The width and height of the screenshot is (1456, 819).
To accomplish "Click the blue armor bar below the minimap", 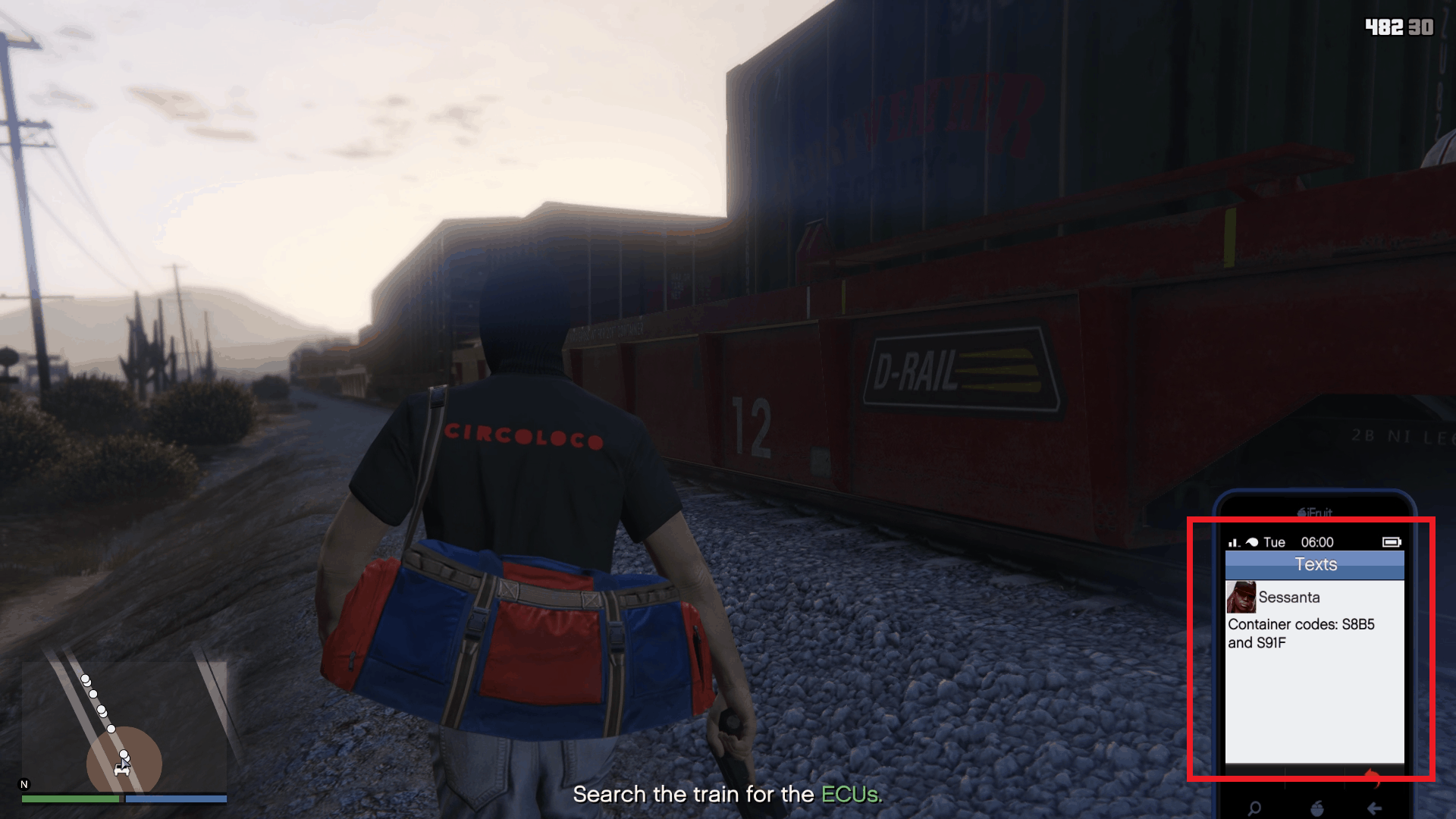I will click(x=174, y=799).
